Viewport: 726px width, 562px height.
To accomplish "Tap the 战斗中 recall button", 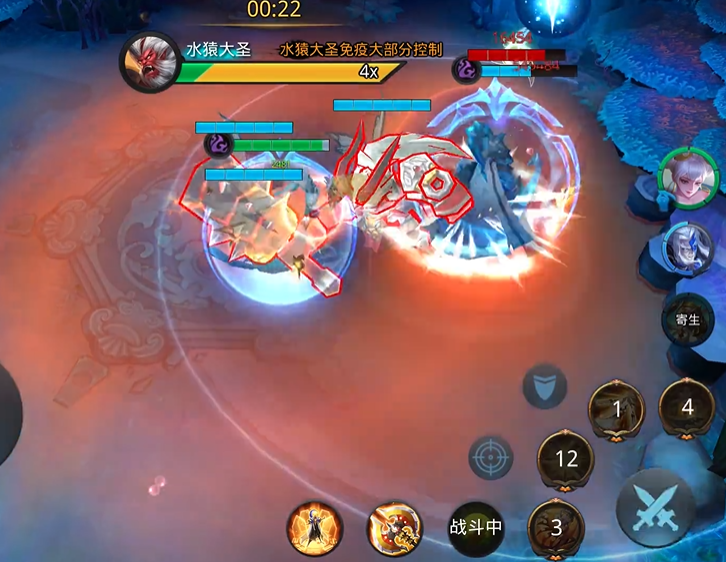I will 475,527.
